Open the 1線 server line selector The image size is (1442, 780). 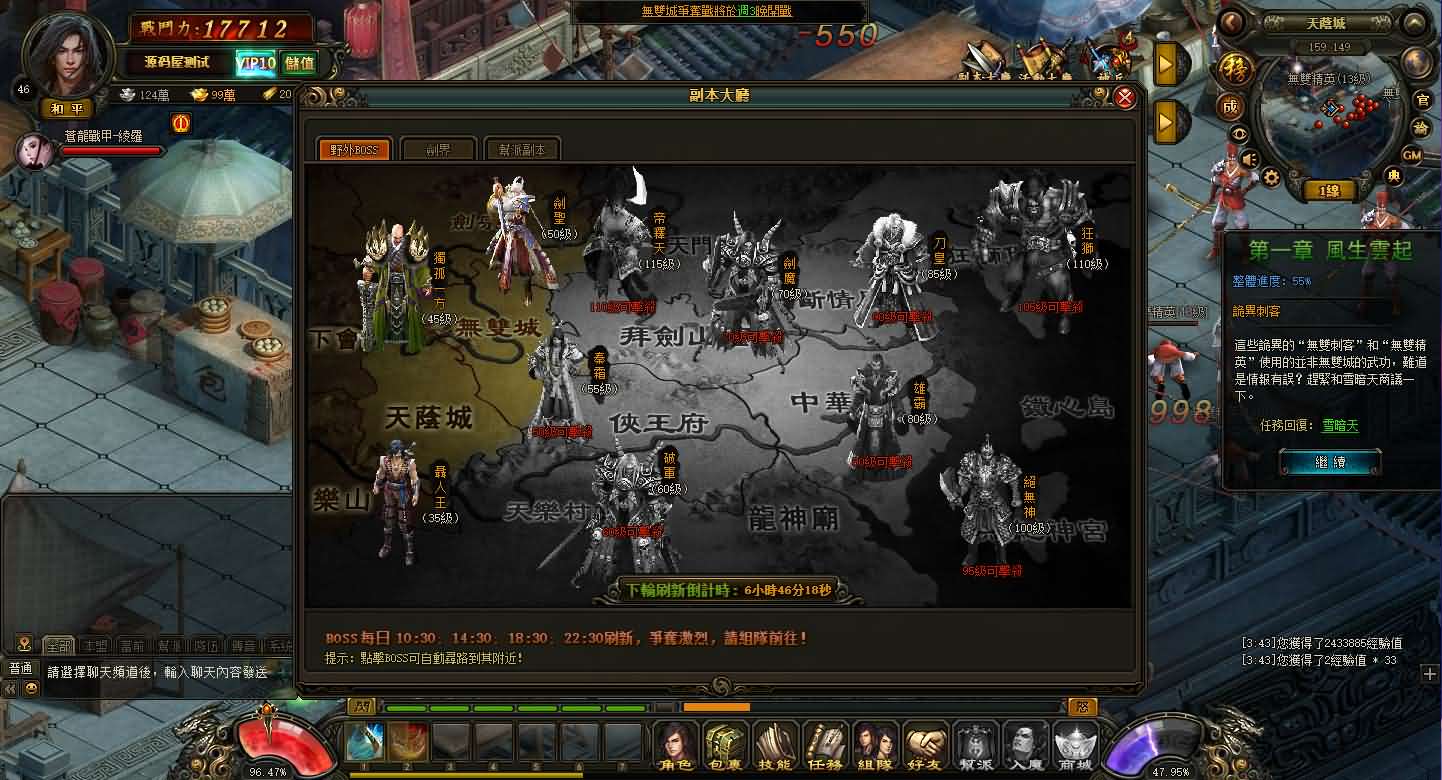(x=1330, y=190)
